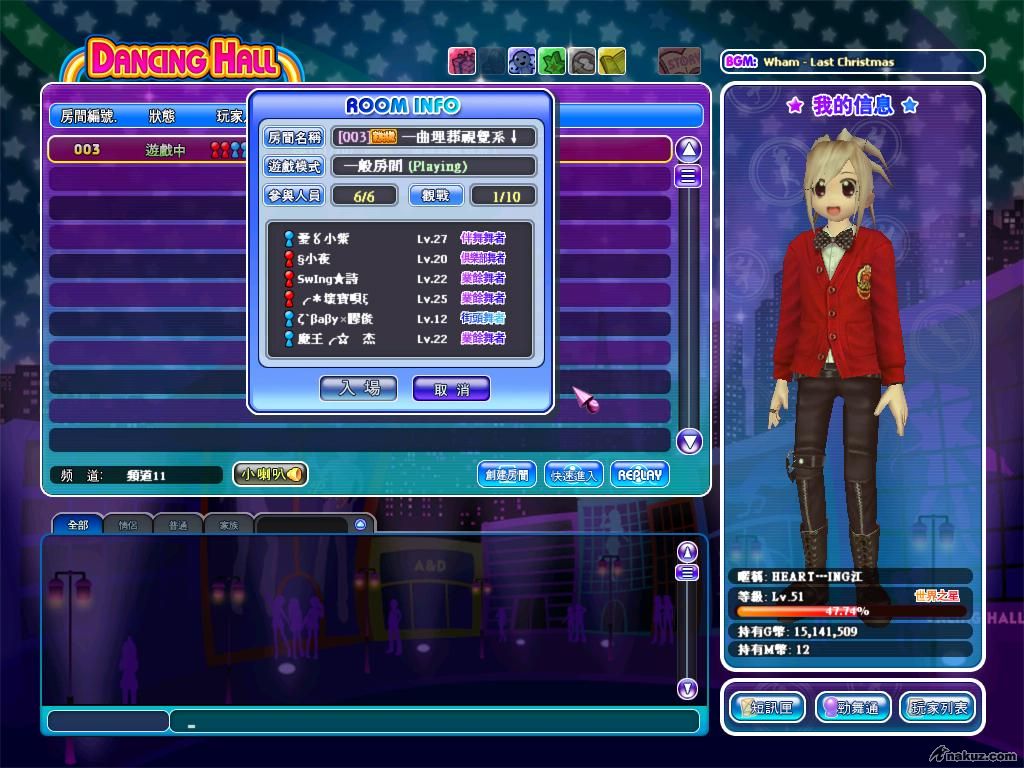Enter the room with the 入場 button
This screenshot has width=1024, height=768.
pyautogui.click(x=358, y=388)
